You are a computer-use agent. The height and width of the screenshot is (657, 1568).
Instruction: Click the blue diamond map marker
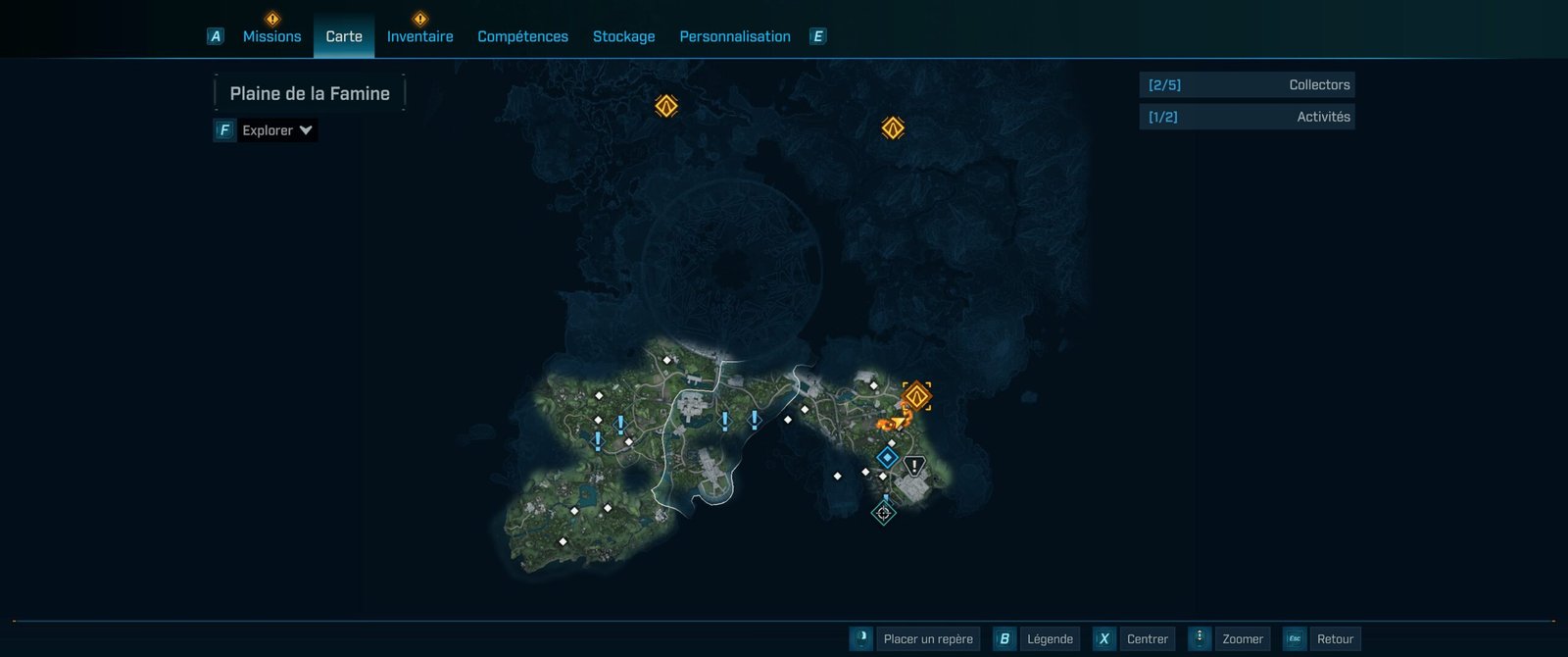pos(887,457)
